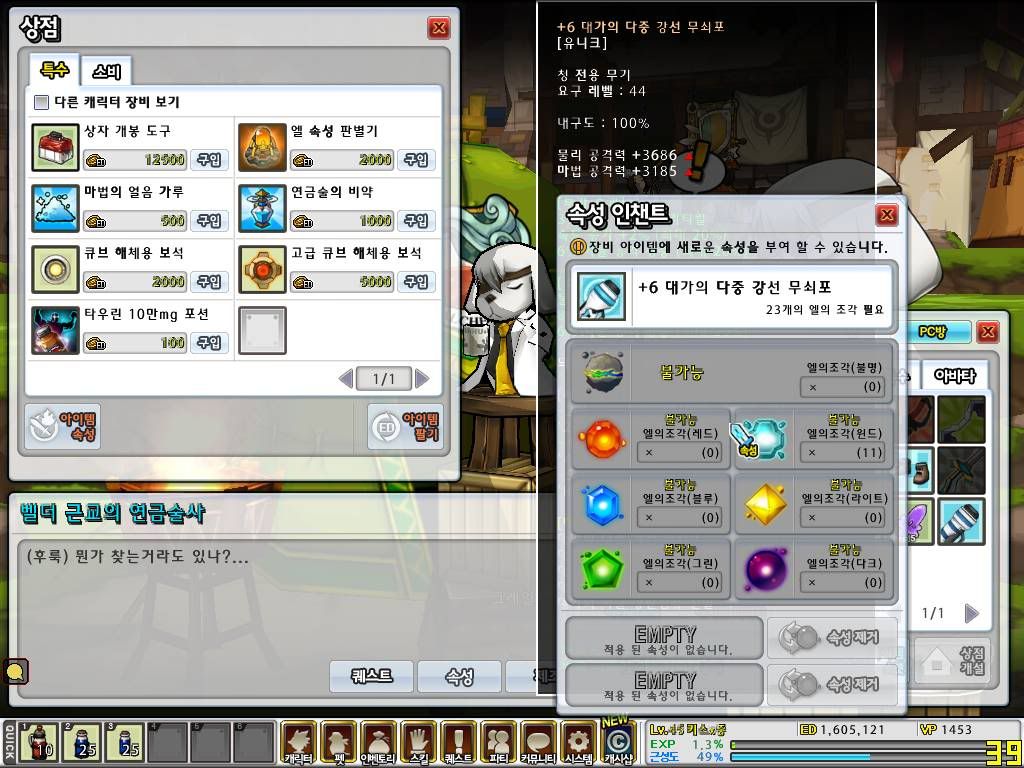
Task: Choose the 속성 dialogue button
Action: click(459, 676)
